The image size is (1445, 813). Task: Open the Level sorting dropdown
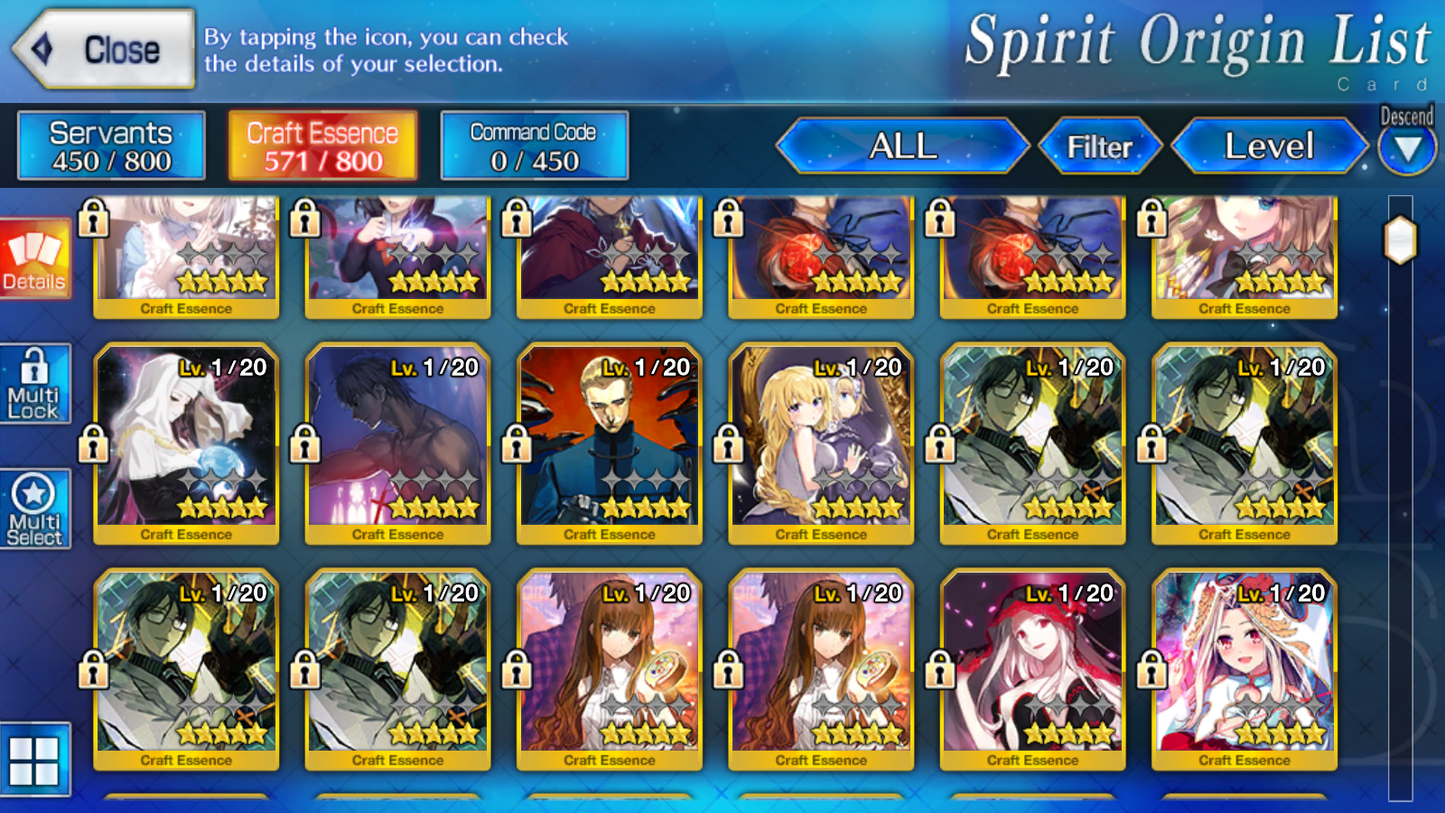click(x=1270, y=145)
